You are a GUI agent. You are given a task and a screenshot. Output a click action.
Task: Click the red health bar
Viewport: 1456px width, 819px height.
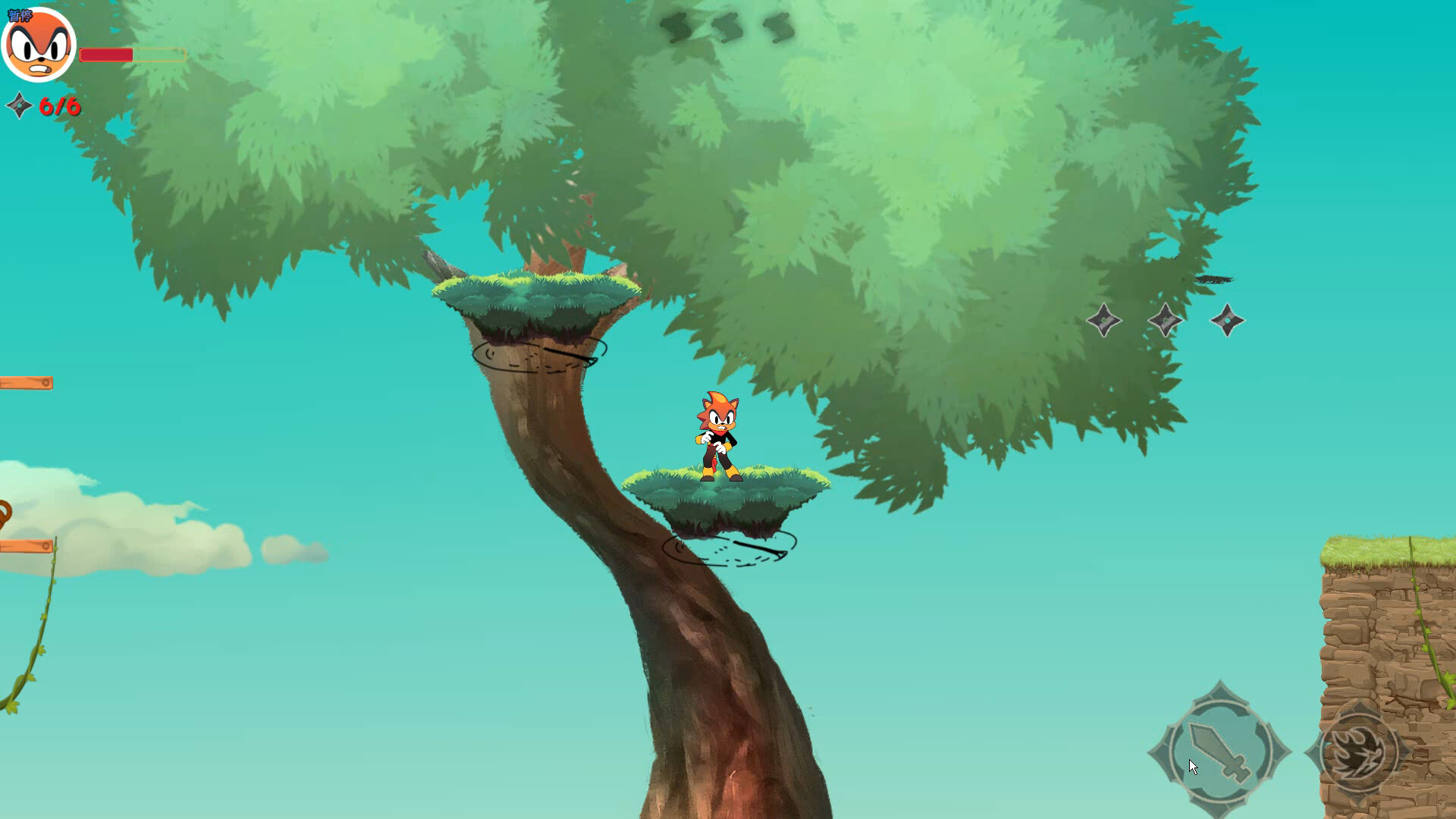click(x=106, y=55)
